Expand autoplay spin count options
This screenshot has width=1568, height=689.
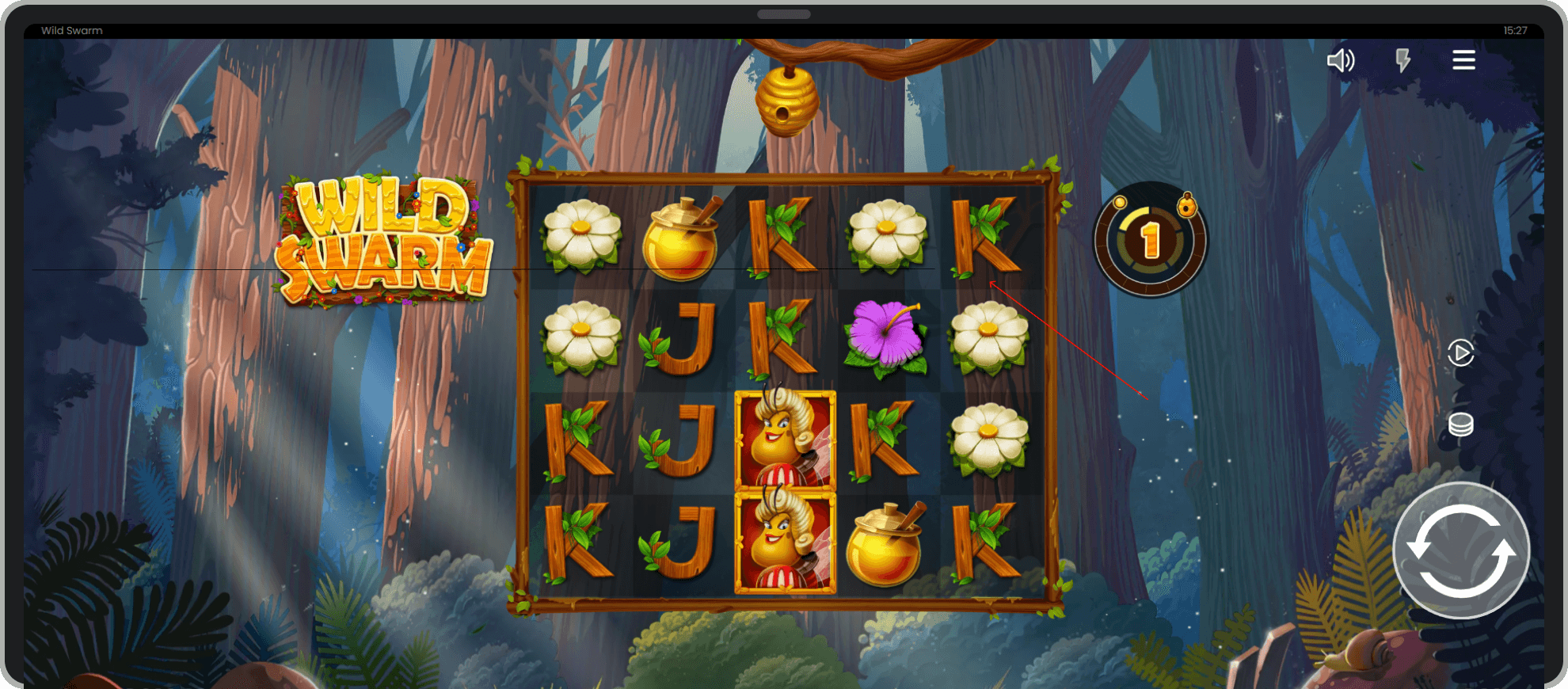coord(1461,354)
